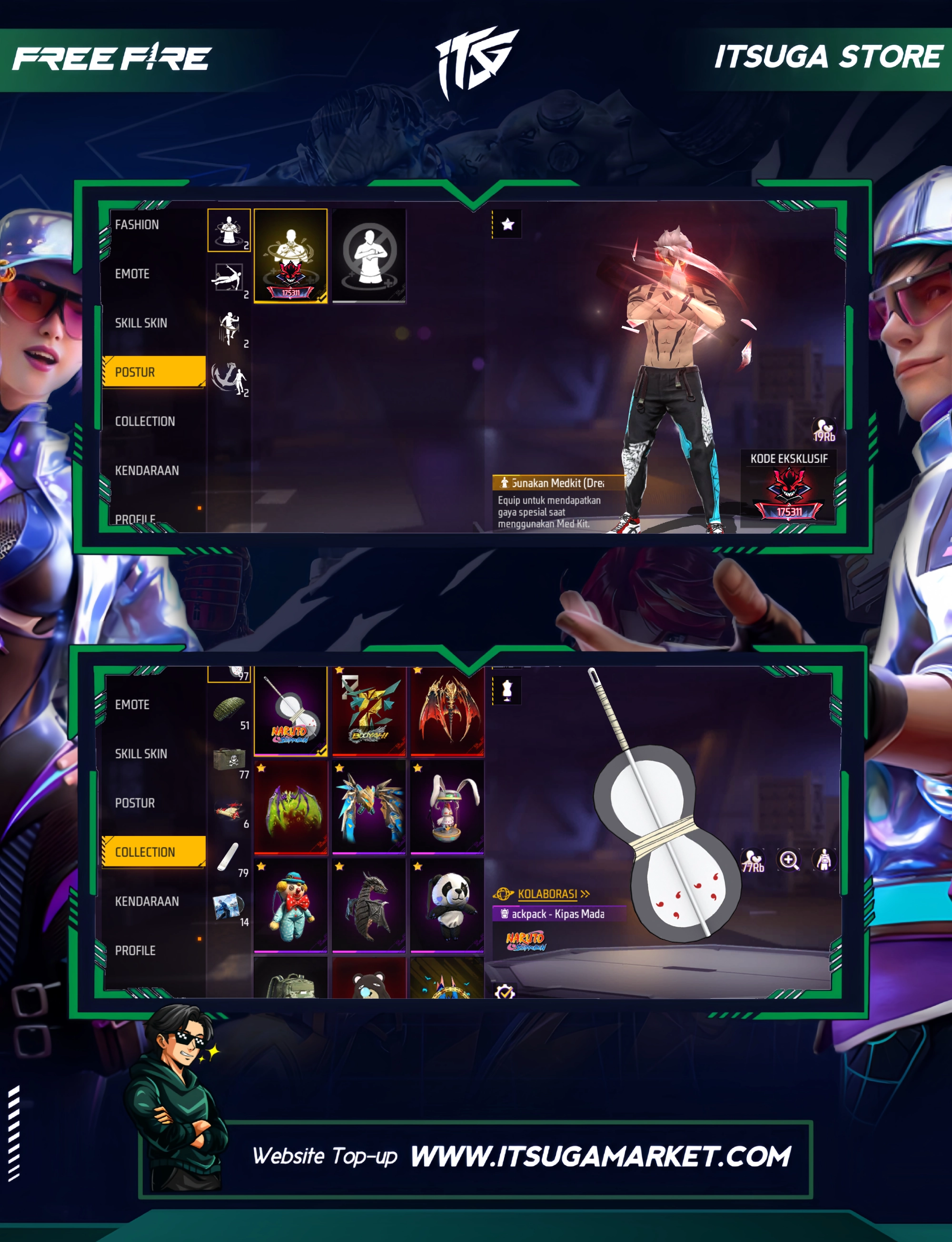952x1242 pixels.
Task: Choose the medkit posture numbered 175311
Action: [291, 256]
